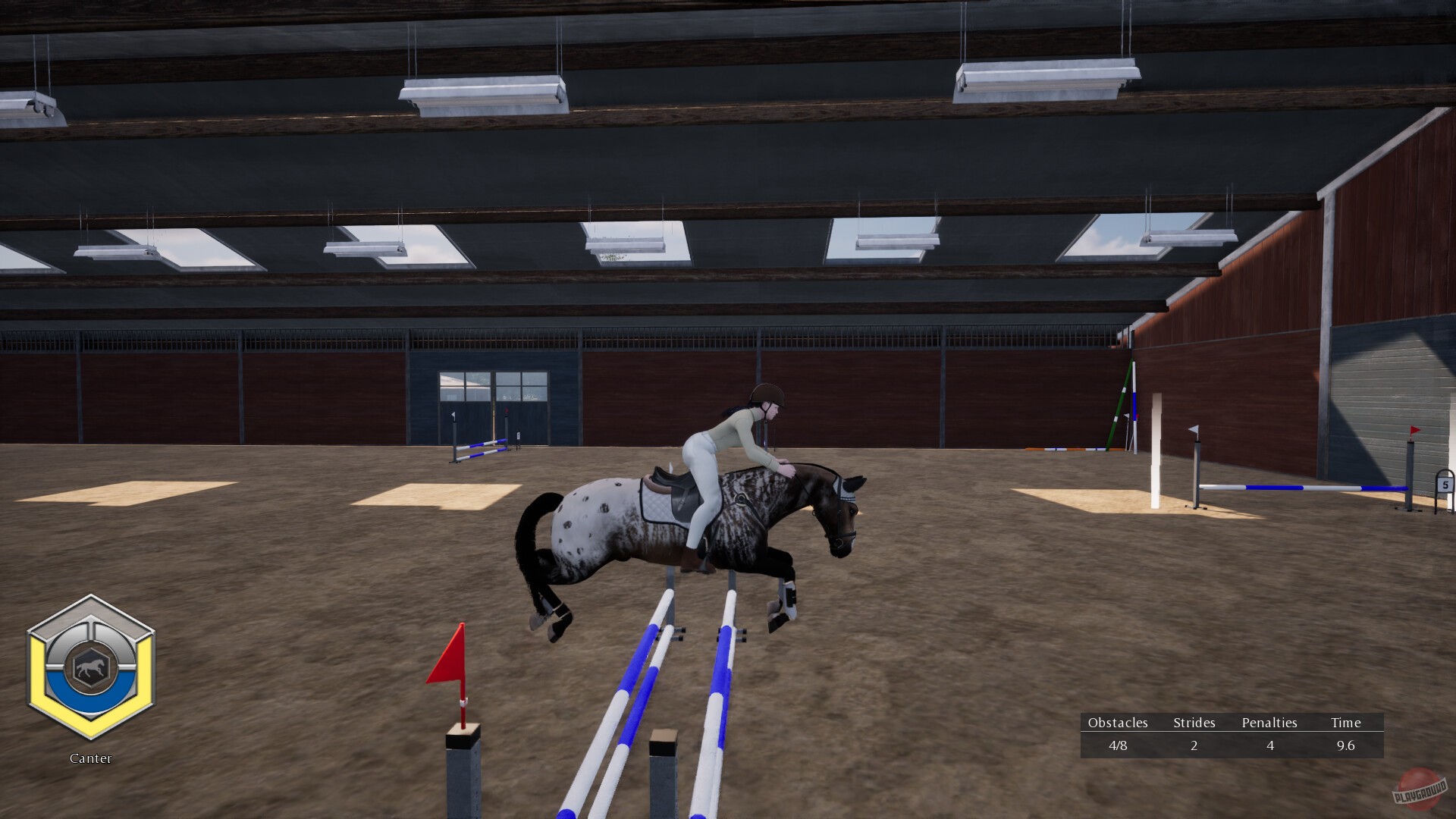Click the Penalties value showing 4
The width and height of the screenshot is (1456, 819).
coord(1270,746)
